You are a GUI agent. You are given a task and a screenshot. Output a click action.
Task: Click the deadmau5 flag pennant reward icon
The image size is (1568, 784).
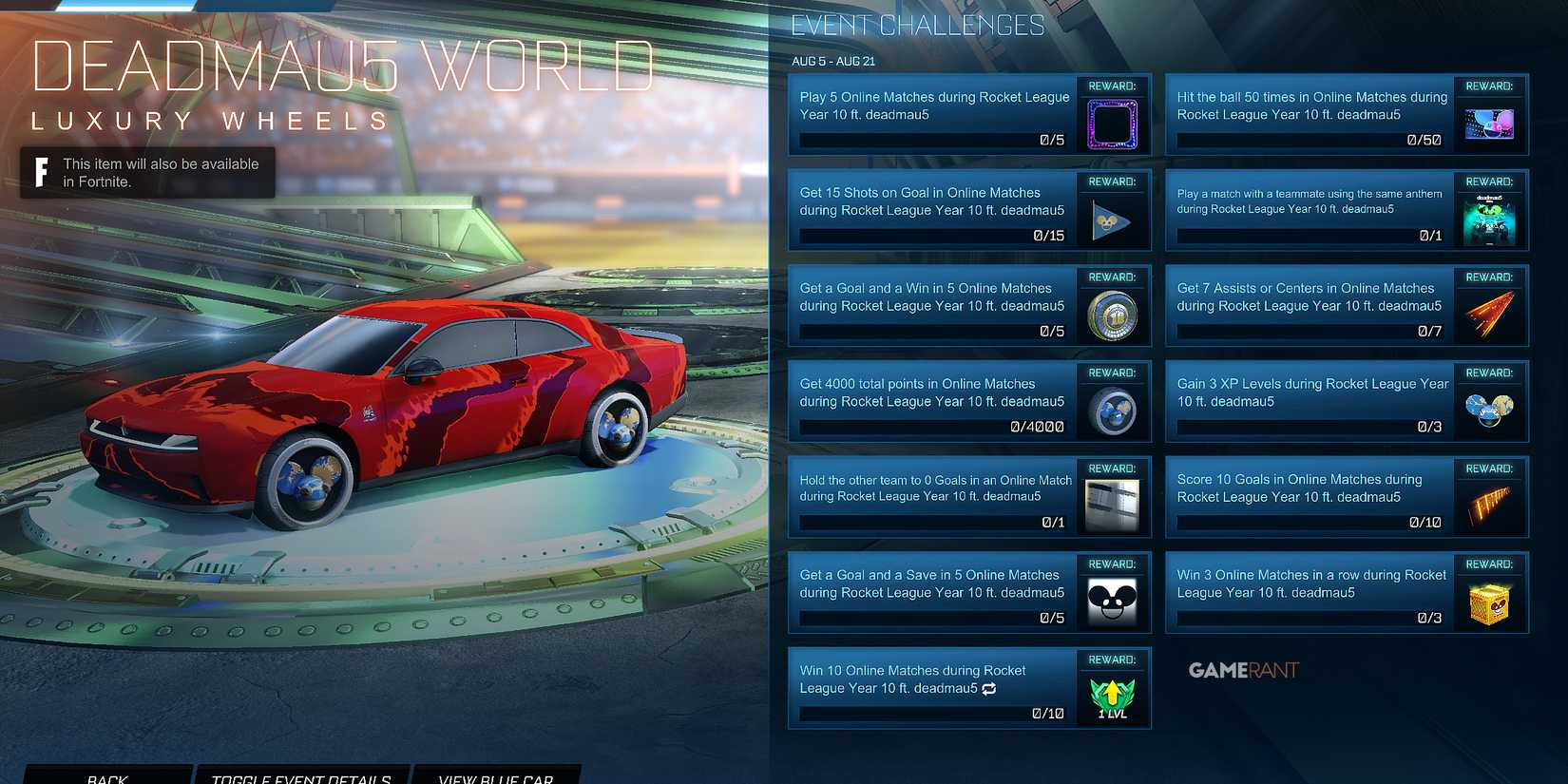(1113, 220)
